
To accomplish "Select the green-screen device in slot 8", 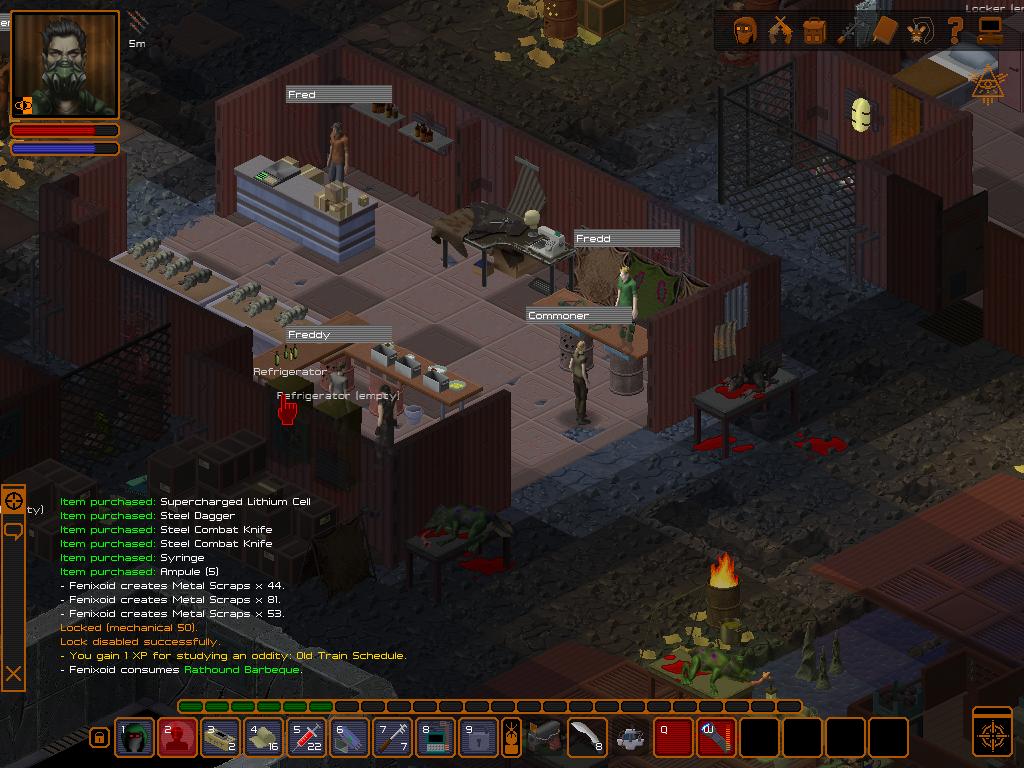I will [436, 738].
